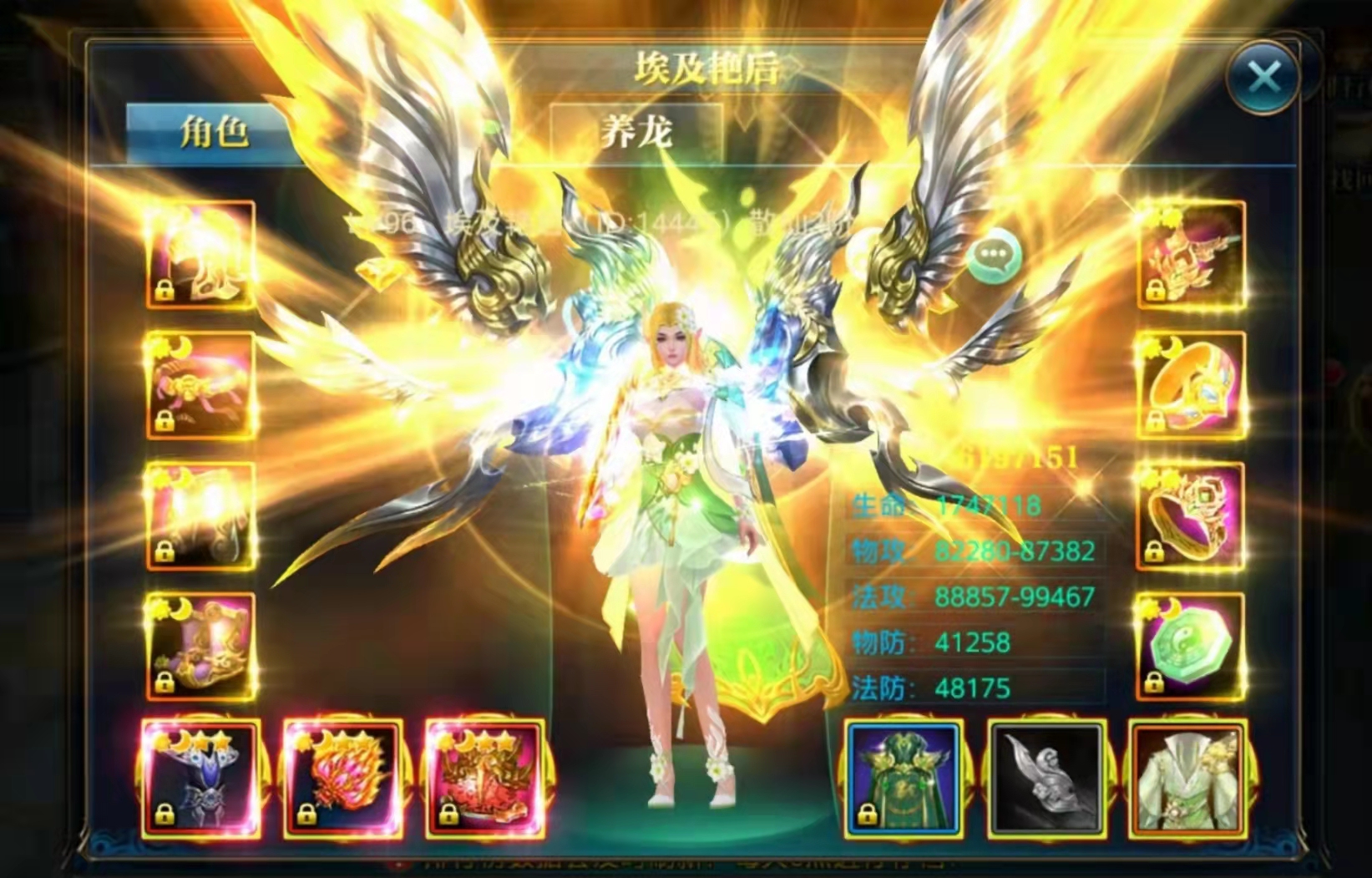This screenshot has height=878, width=1372.
Task: Open the 养龙 tab
Action: (636, 133)
